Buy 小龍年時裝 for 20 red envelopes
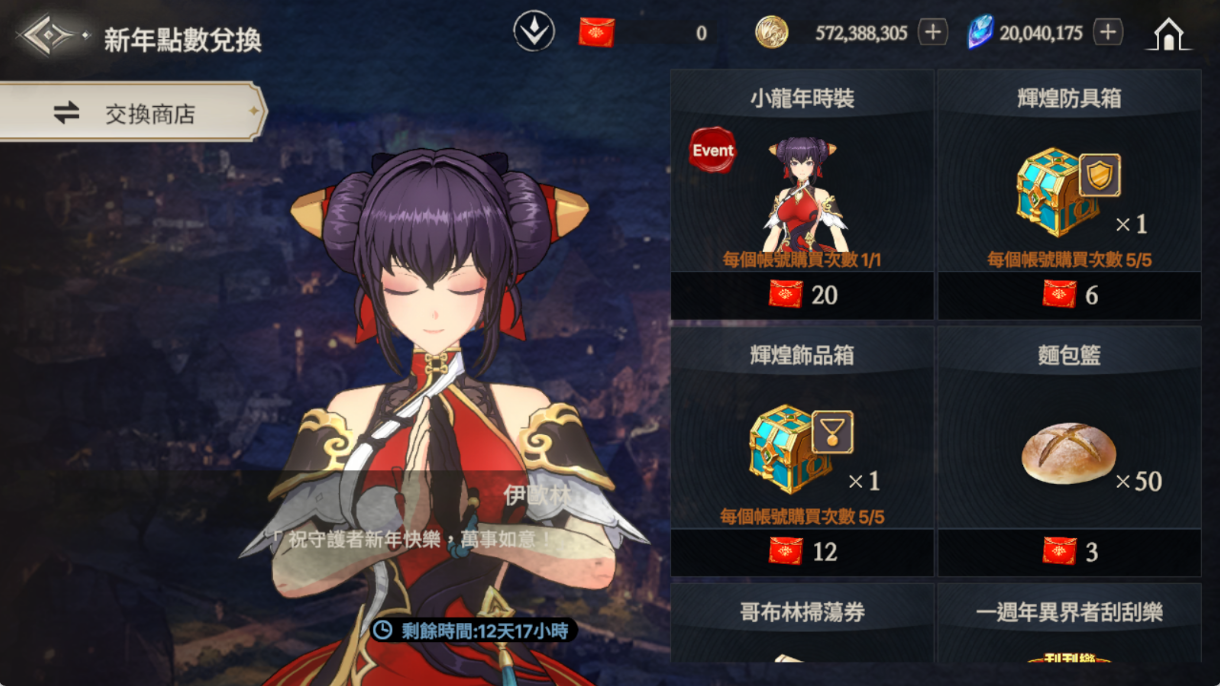The height and width of the screenshot is (686, 1220). (x=802, y=295)
